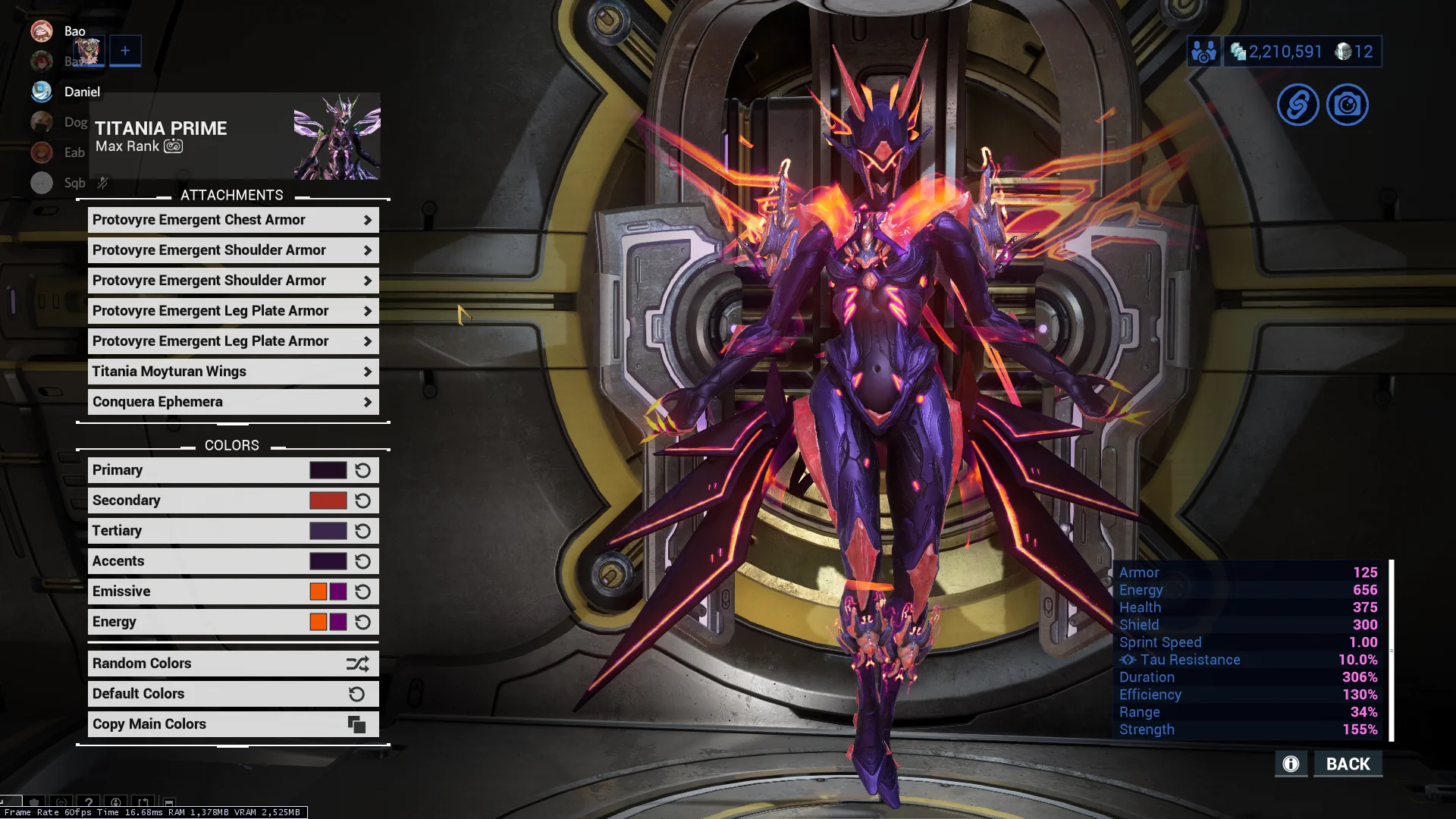This screenshot has height=819, width=1456.
Task: Click the chain link share icon
Action: (1298, 105)
